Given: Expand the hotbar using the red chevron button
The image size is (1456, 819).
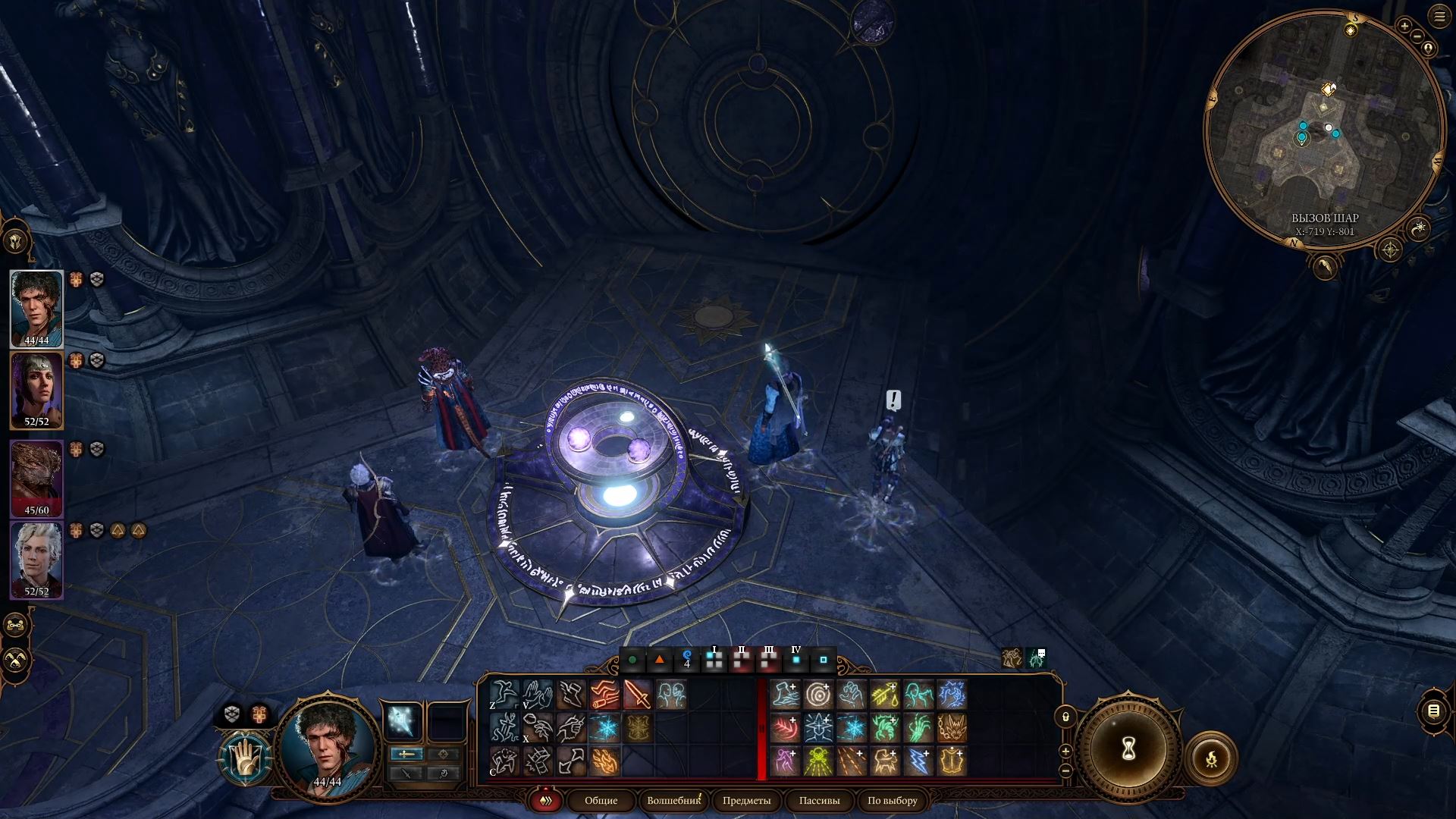Looking at the screenshot, I should click(545, 801).
